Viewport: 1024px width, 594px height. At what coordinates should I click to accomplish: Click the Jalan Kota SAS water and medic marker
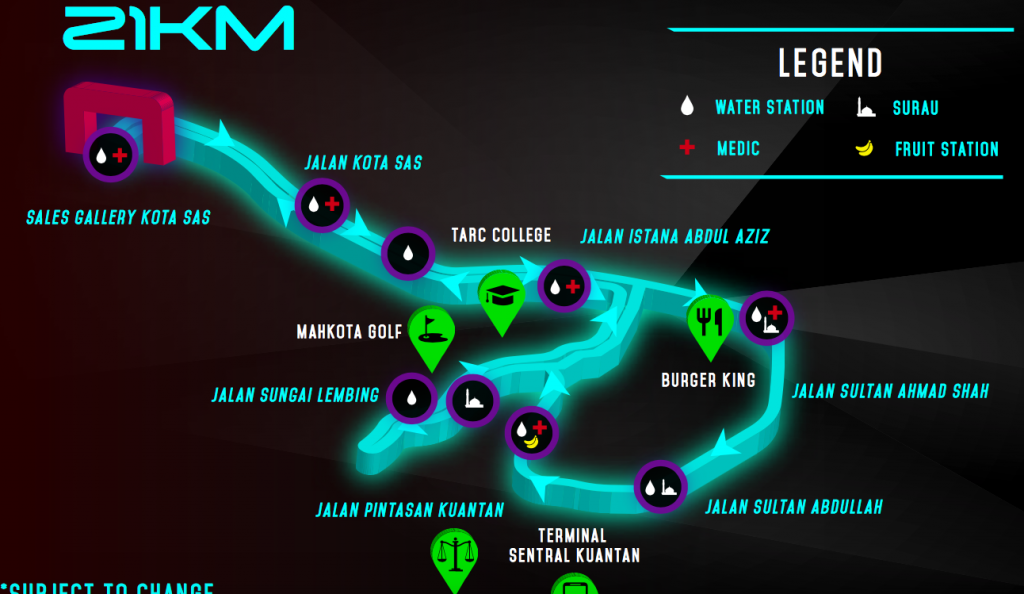[x=322, y=205]
